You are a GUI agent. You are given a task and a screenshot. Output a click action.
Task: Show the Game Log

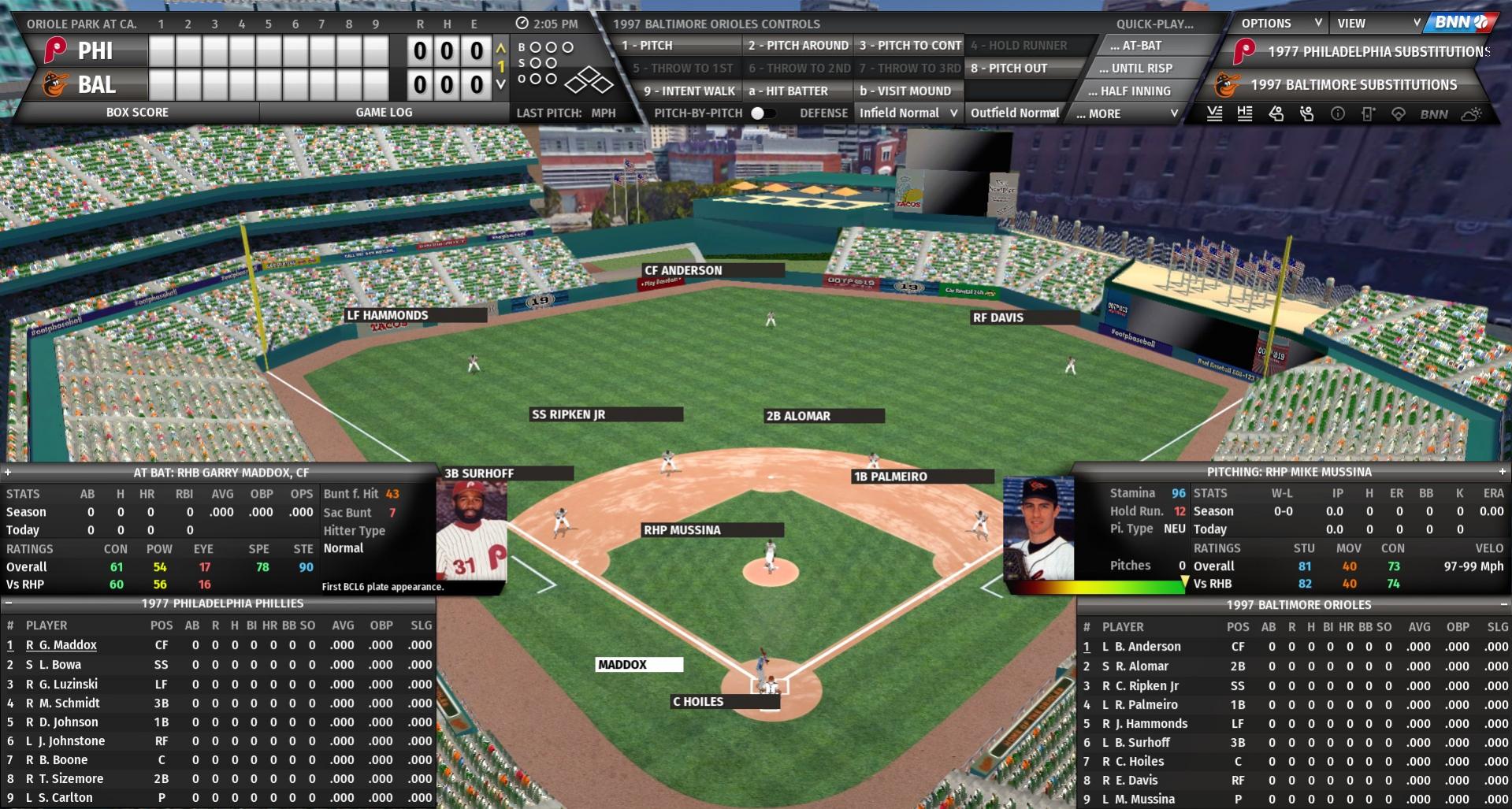click(384, 113)
